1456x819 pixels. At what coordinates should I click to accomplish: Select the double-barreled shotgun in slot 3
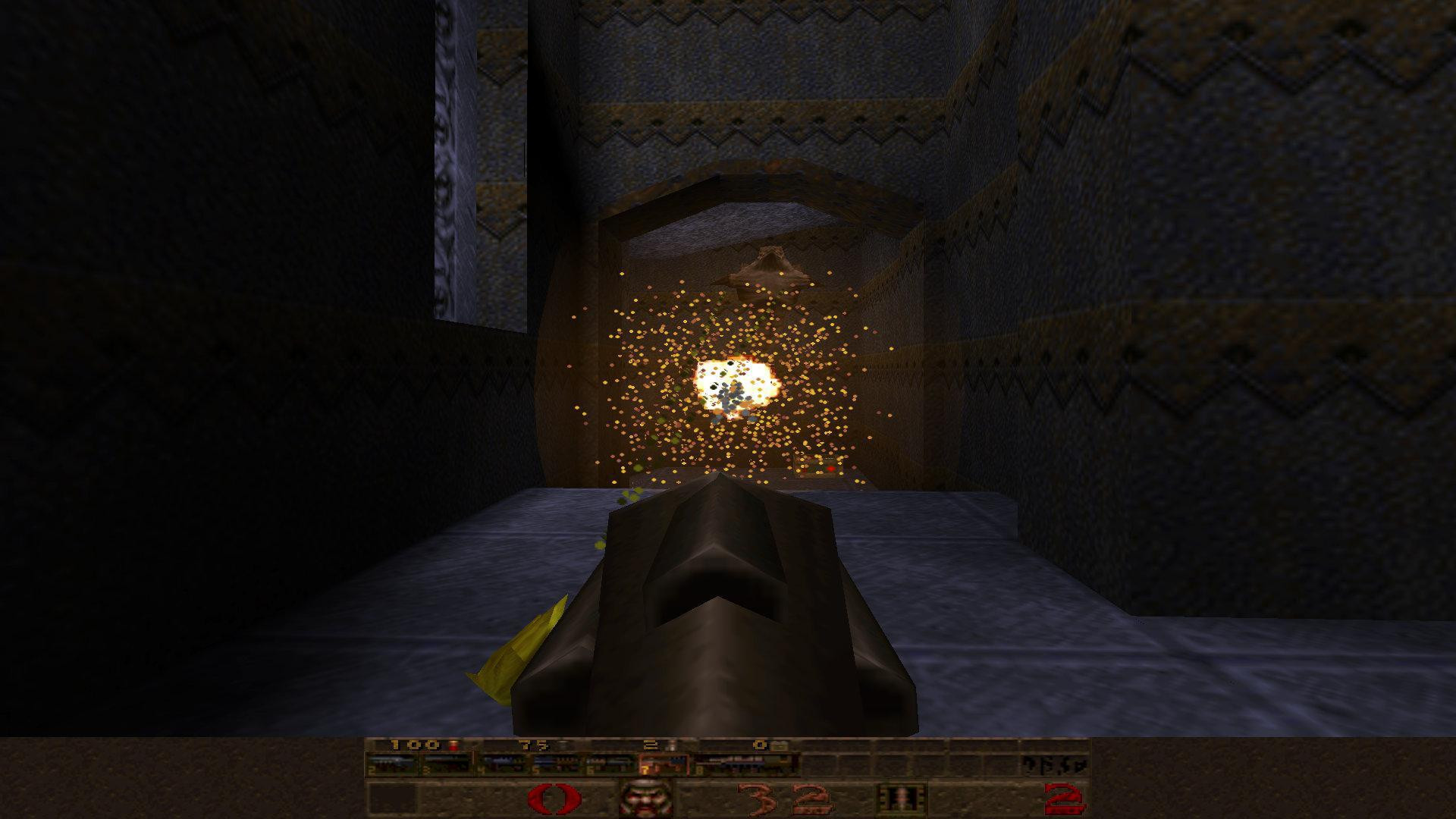click(445, 761)
